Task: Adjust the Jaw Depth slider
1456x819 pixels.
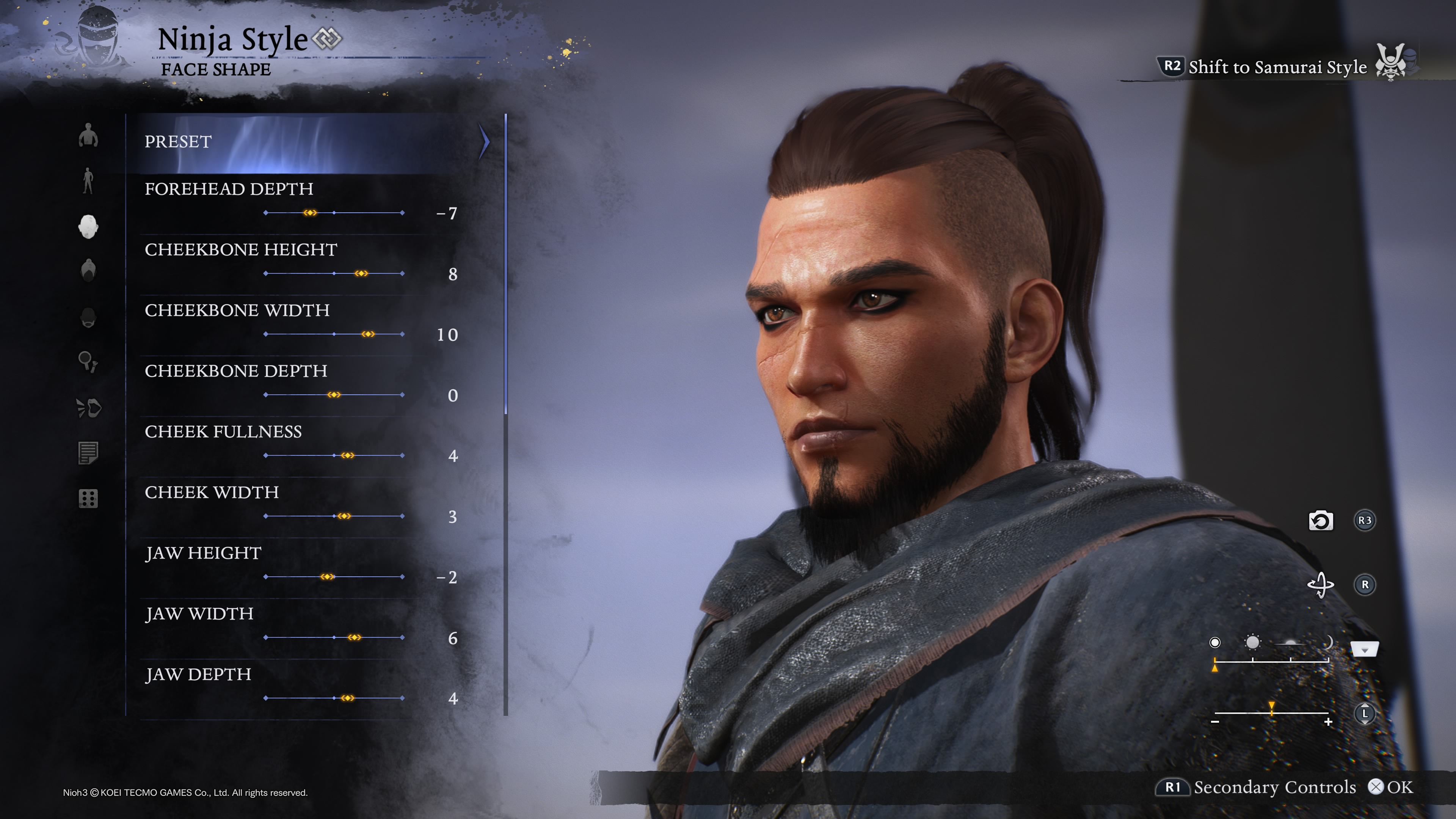Action: coord(348,698)
